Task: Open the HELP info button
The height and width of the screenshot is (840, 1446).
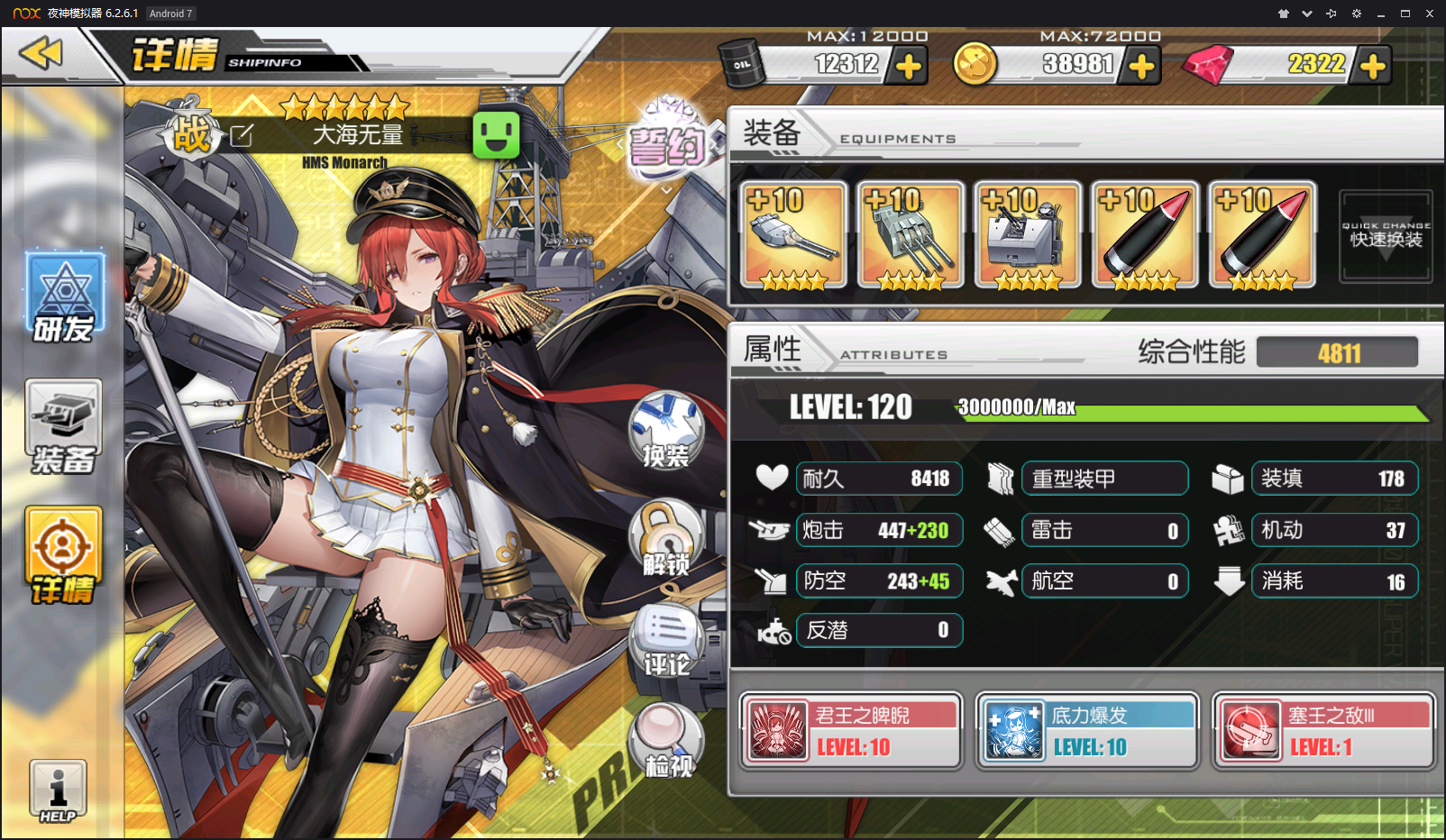Action: 58,790
